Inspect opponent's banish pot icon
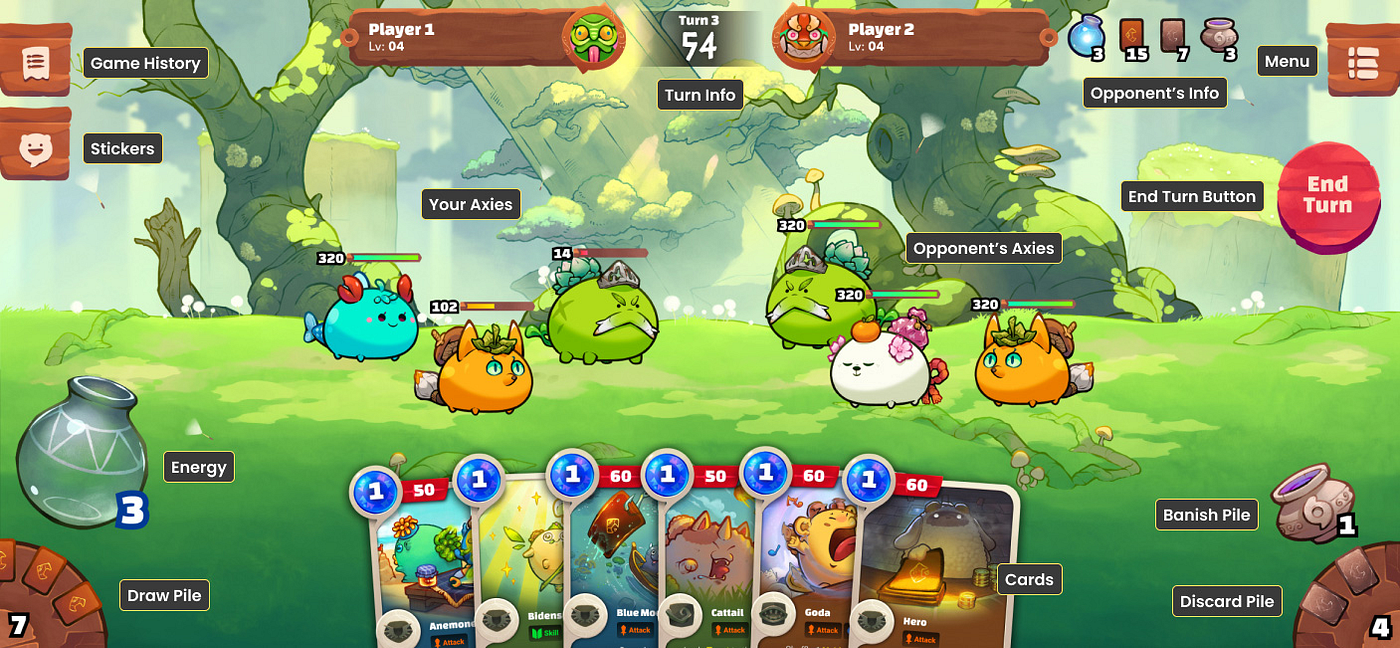The width and height of the screenshot is (1400, 648). tap(1218, 38)
